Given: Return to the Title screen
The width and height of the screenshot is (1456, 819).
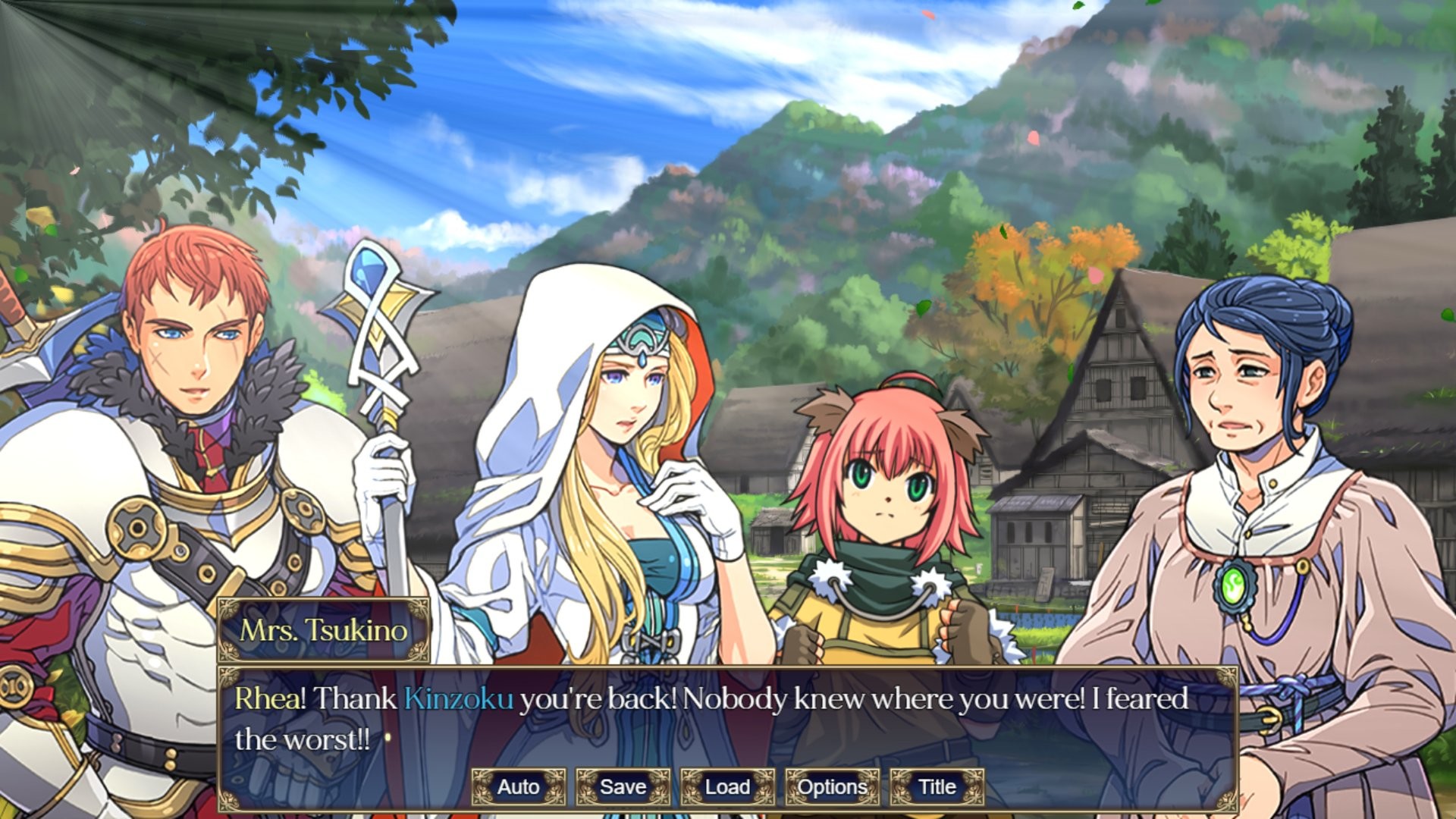Looking at the screenshot, I should pyautogui.click(x=937, y=787).
